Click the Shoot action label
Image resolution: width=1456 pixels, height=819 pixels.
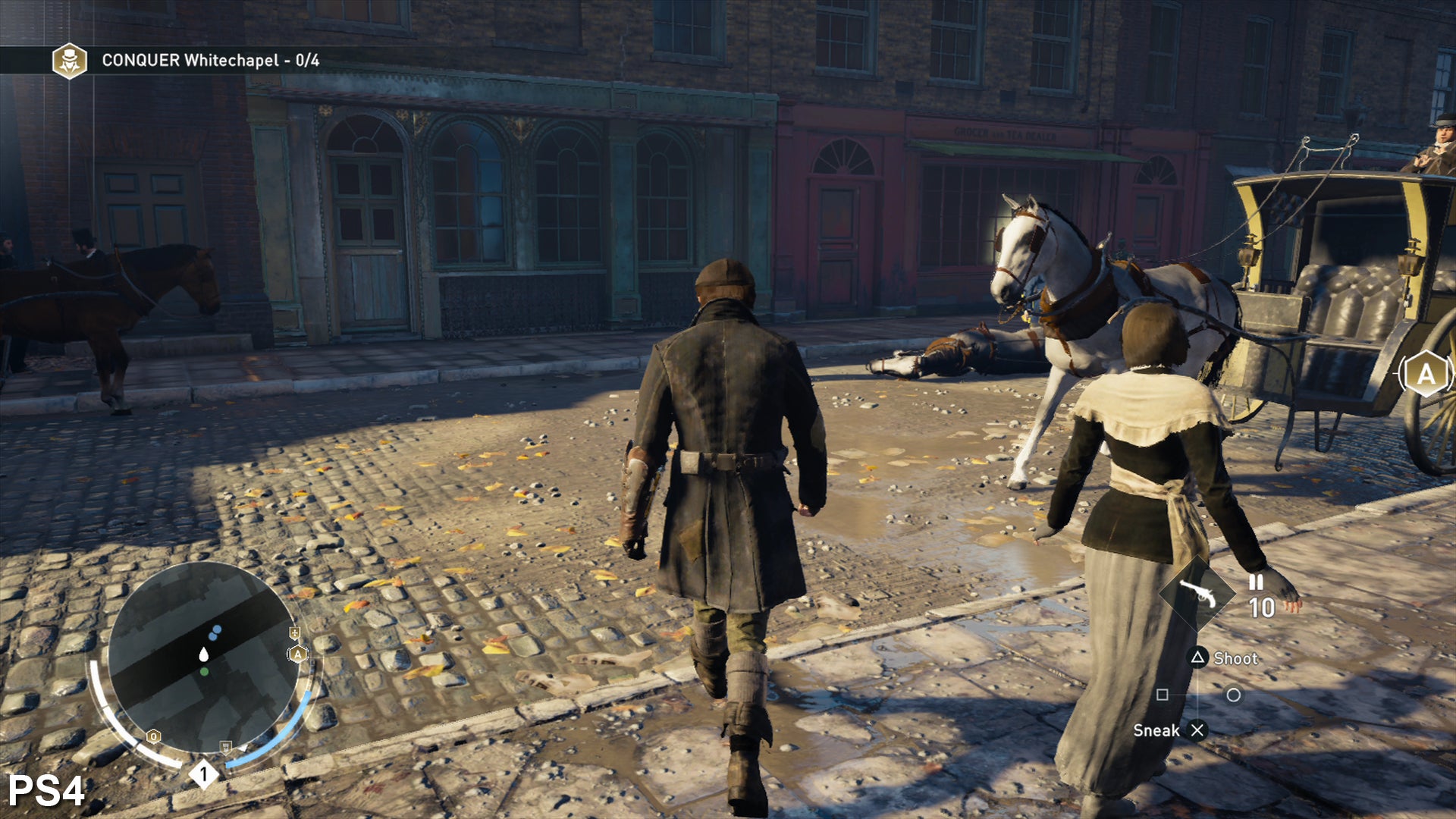(x=1238, y=658)
